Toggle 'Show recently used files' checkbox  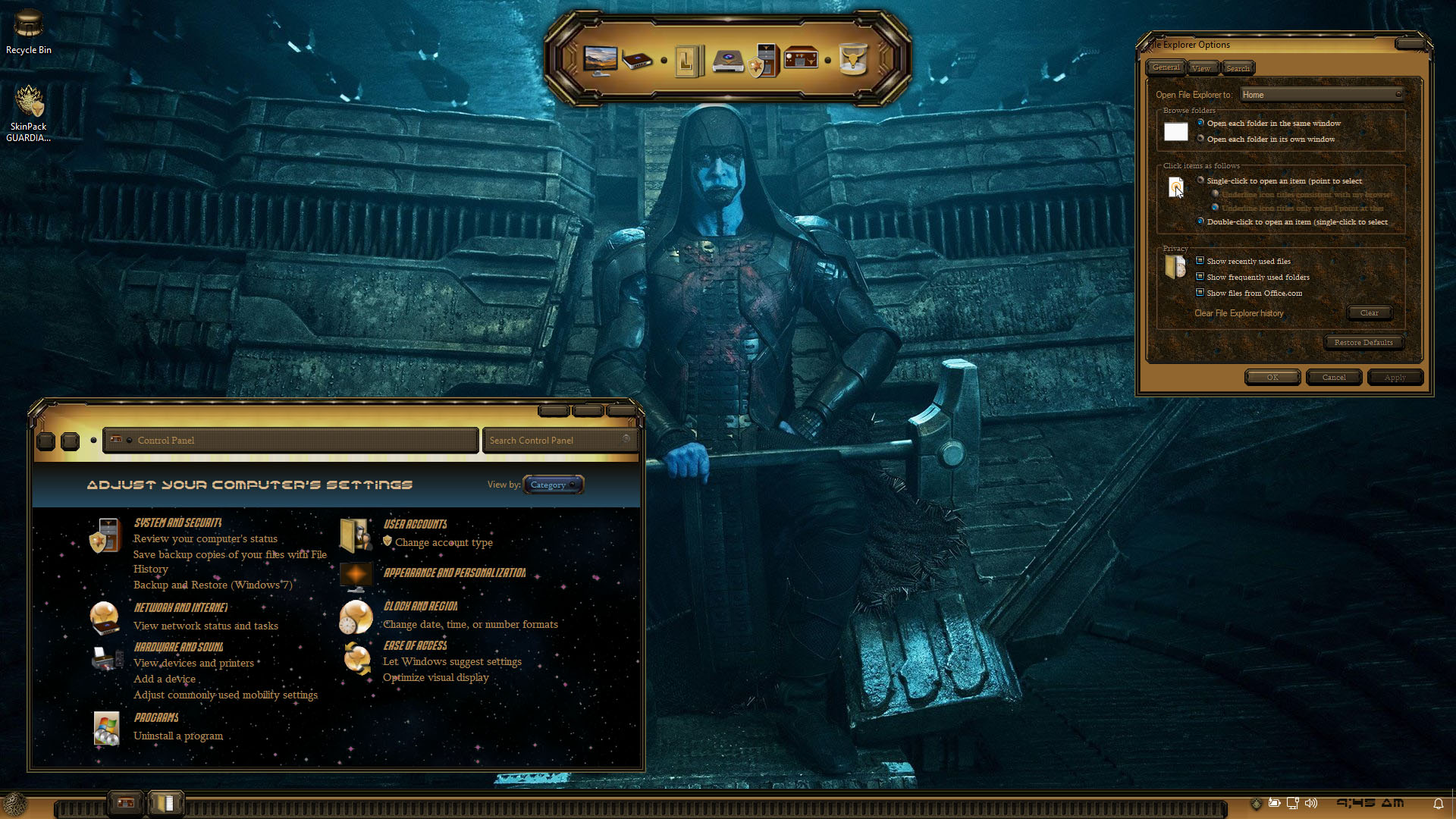point(1200,261)
